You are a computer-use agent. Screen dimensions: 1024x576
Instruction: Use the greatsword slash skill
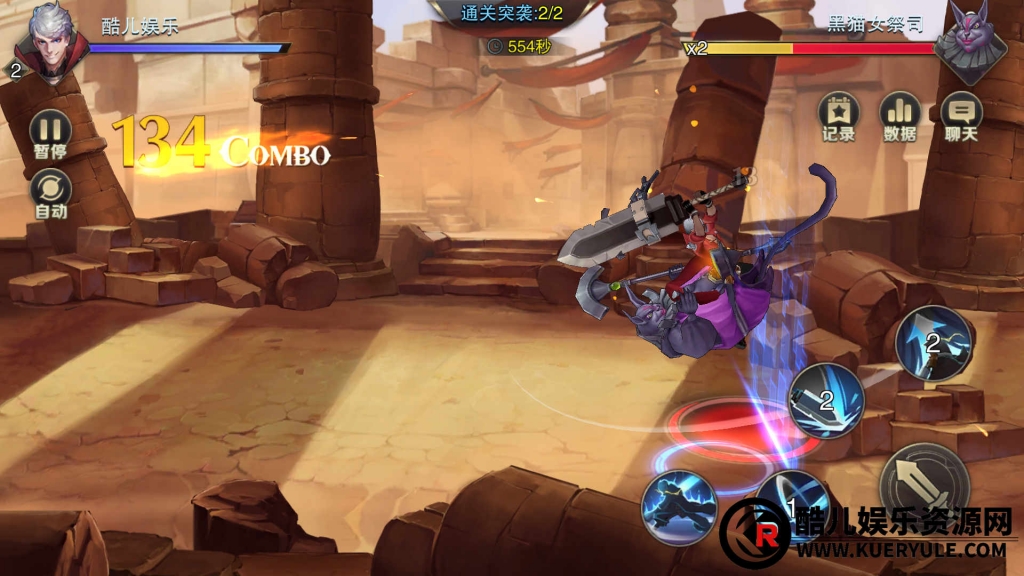point(826,400)
